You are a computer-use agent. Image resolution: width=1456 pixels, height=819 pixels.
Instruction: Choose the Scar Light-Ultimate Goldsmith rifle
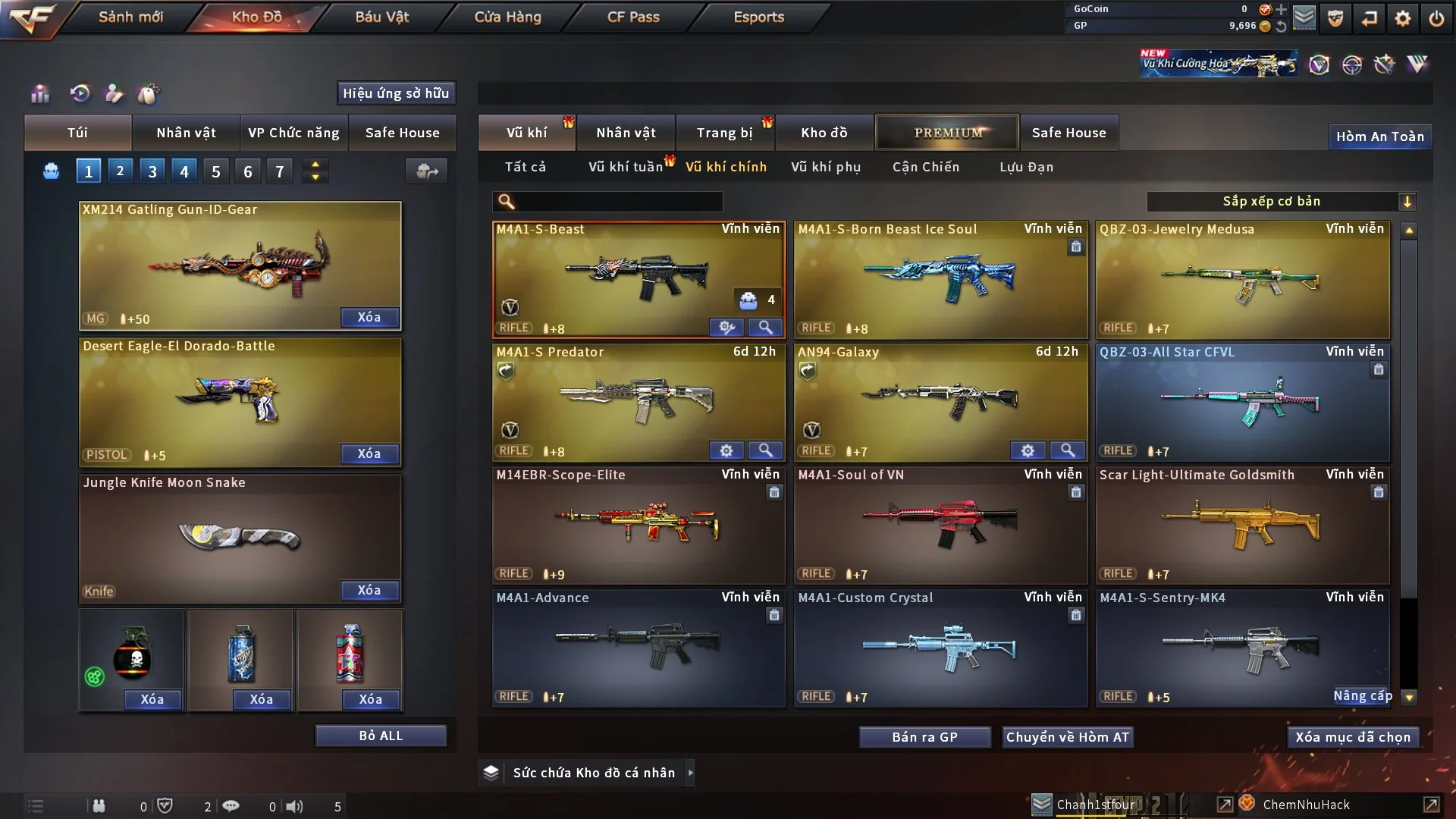tap(1242, 525)
